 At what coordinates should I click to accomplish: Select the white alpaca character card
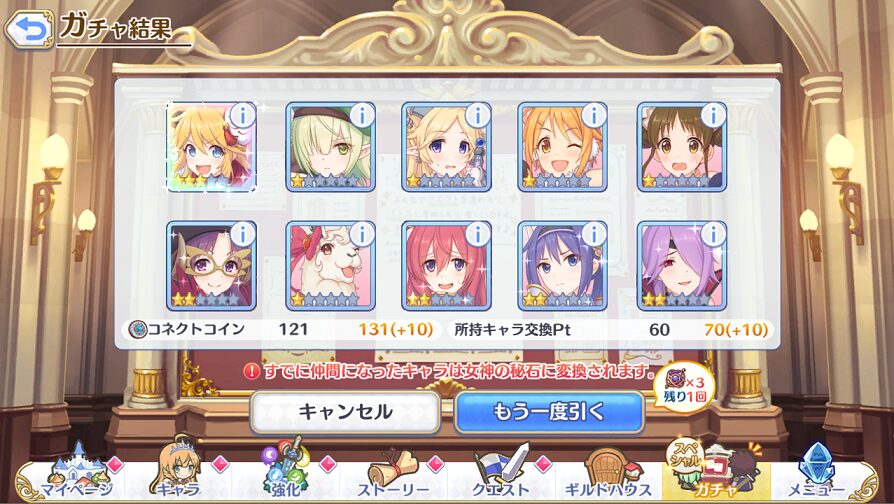pyautogui.click(x=329, y=265)
